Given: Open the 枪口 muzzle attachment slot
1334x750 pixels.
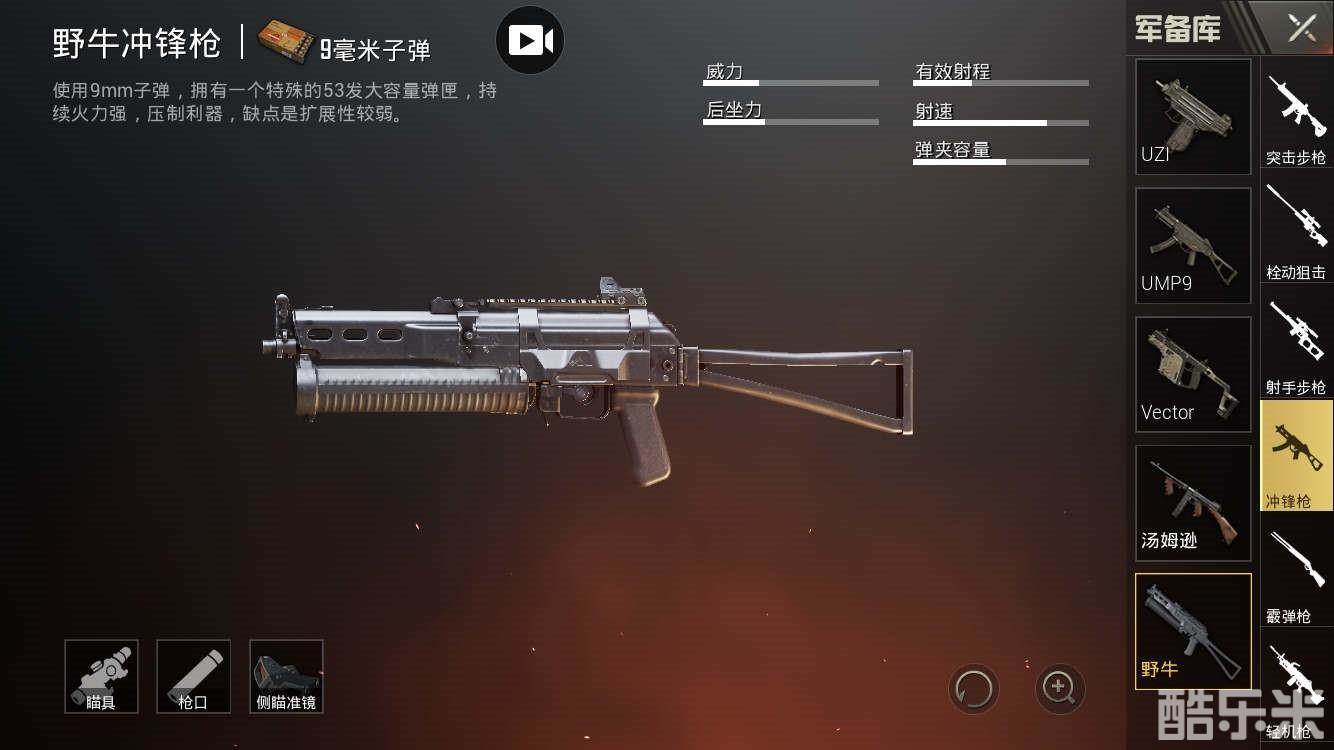Looking at the screenshot, I should [x=193, y=677].
